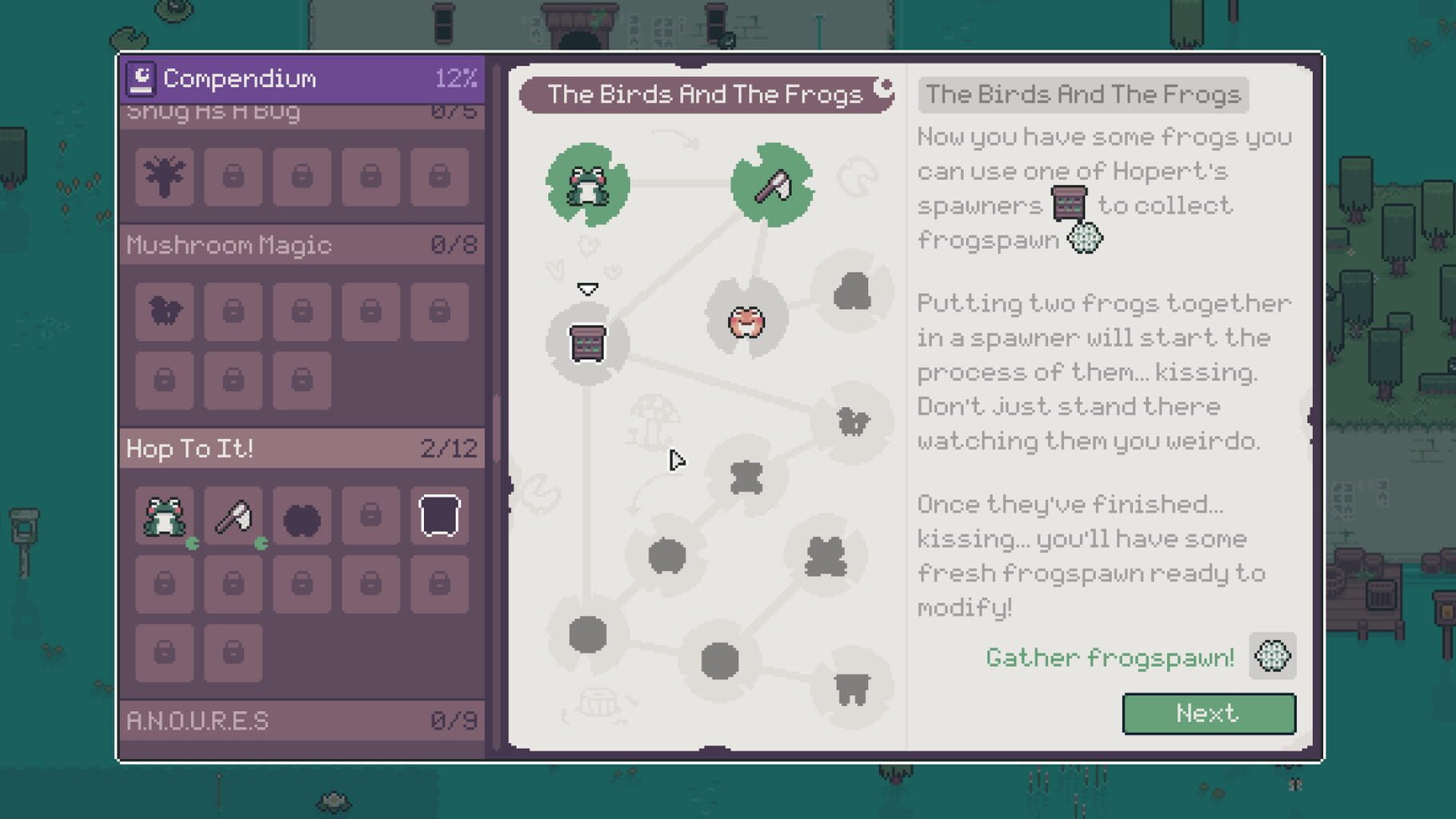Expand the Mushroom Magic section
This screenshot has width=1456, height=819.
pos(304,246)
